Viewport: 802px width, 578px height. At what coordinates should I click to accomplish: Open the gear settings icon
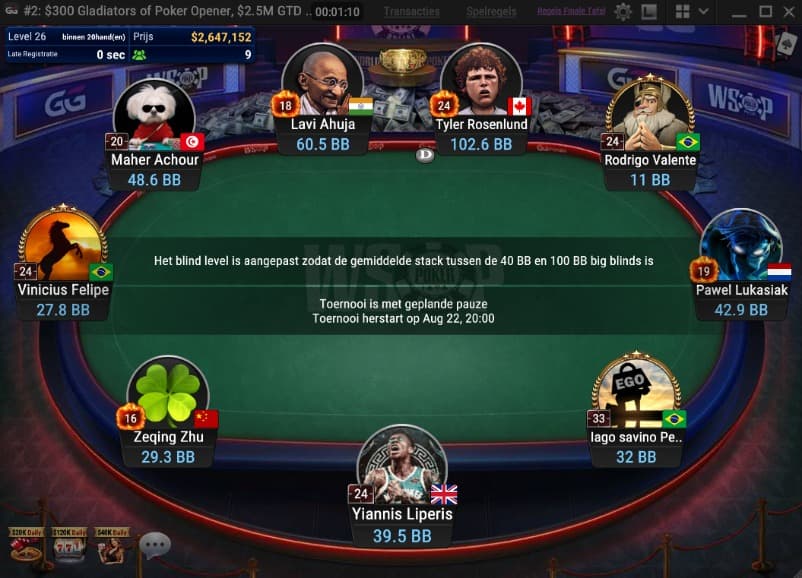point(623,12)
